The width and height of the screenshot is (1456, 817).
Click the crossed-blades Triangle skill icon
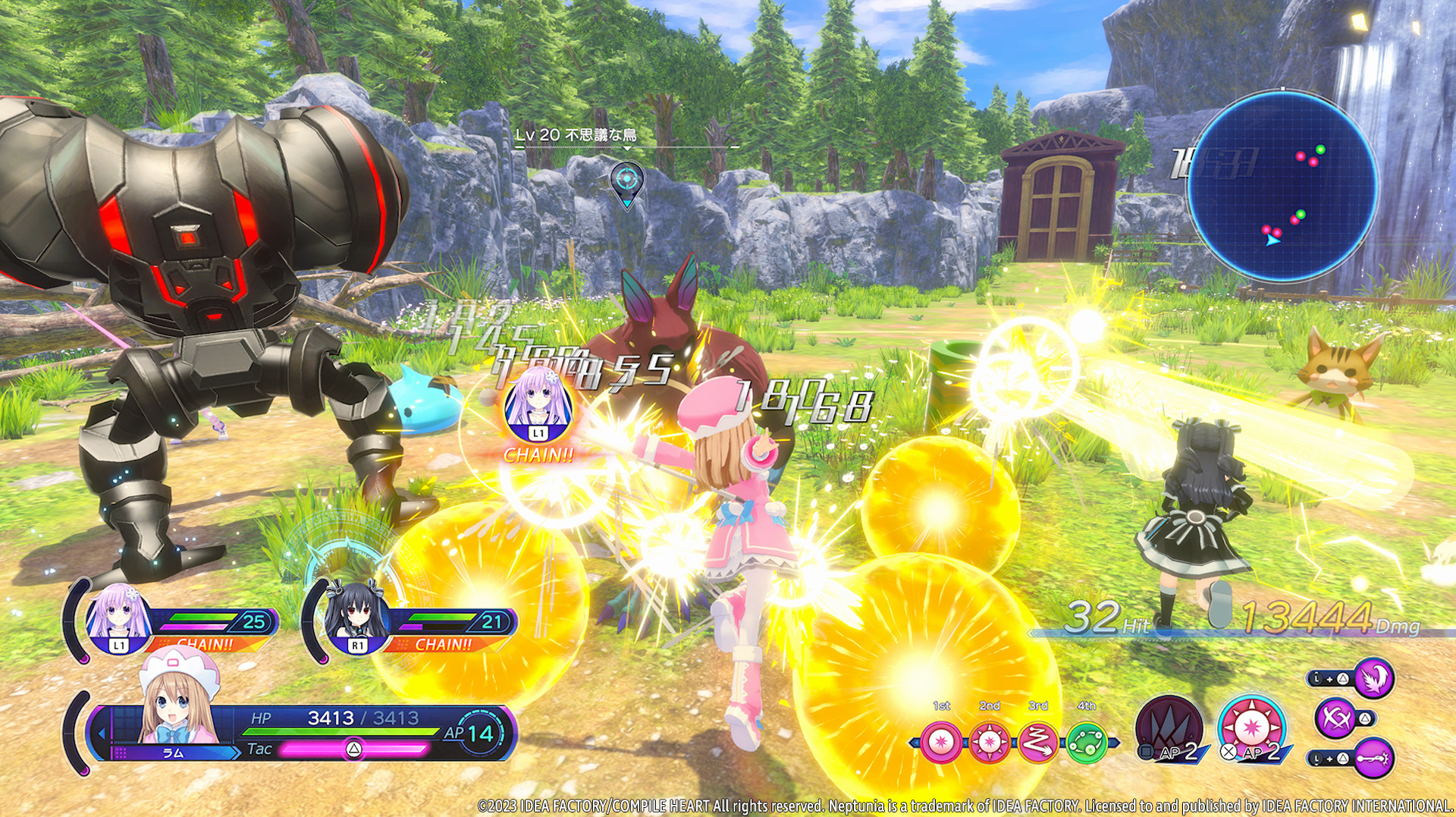coord(1333,719)
